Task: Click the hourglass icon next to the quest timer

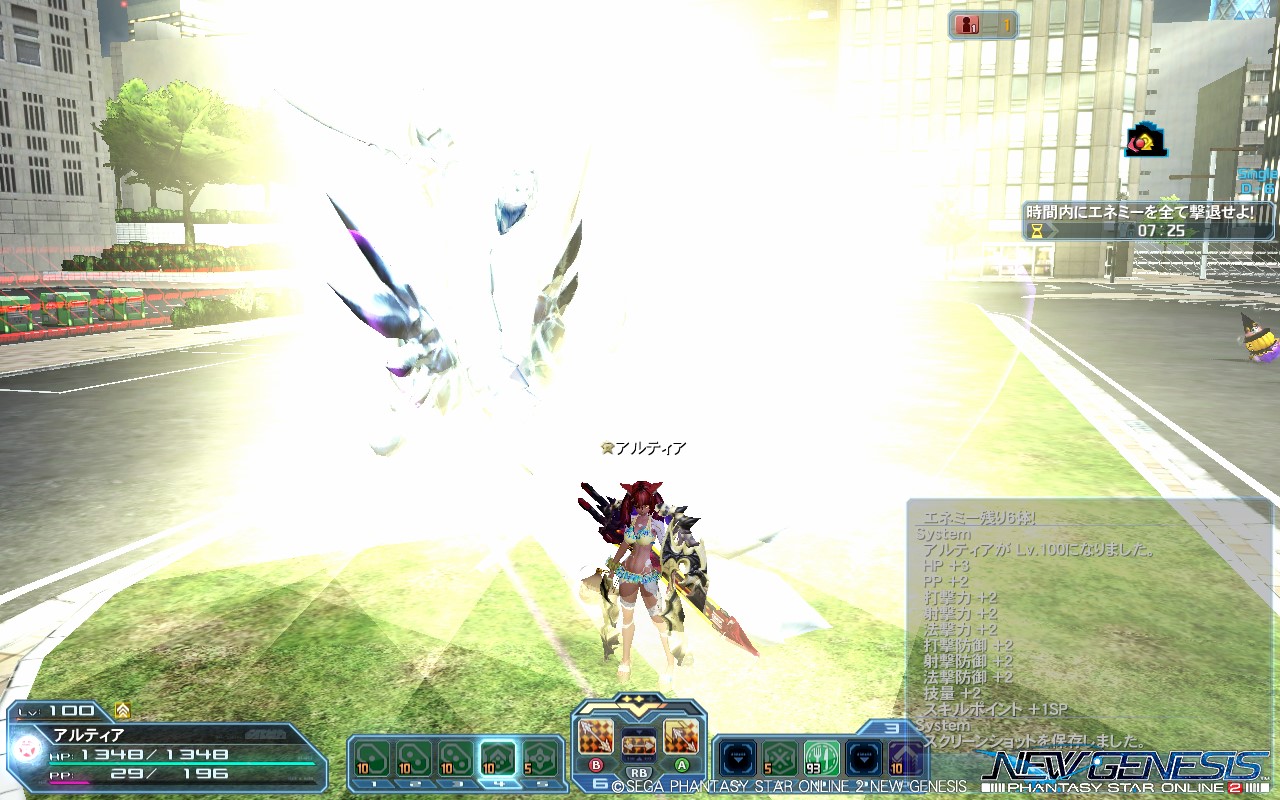Action: click(x=1038, y=228)
